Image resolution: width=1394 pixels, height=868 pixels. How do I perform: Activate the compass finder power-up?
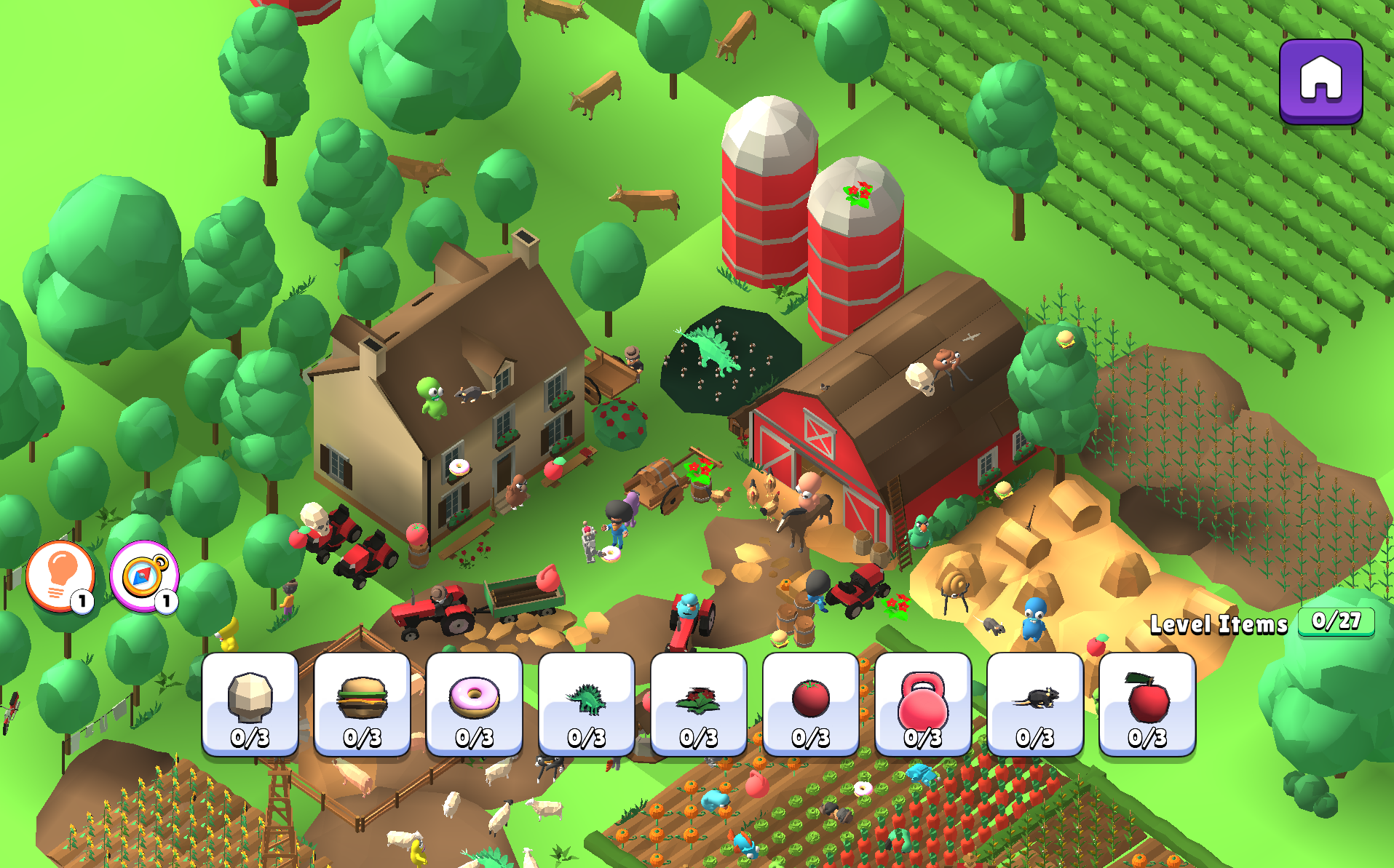pos(143,576)
